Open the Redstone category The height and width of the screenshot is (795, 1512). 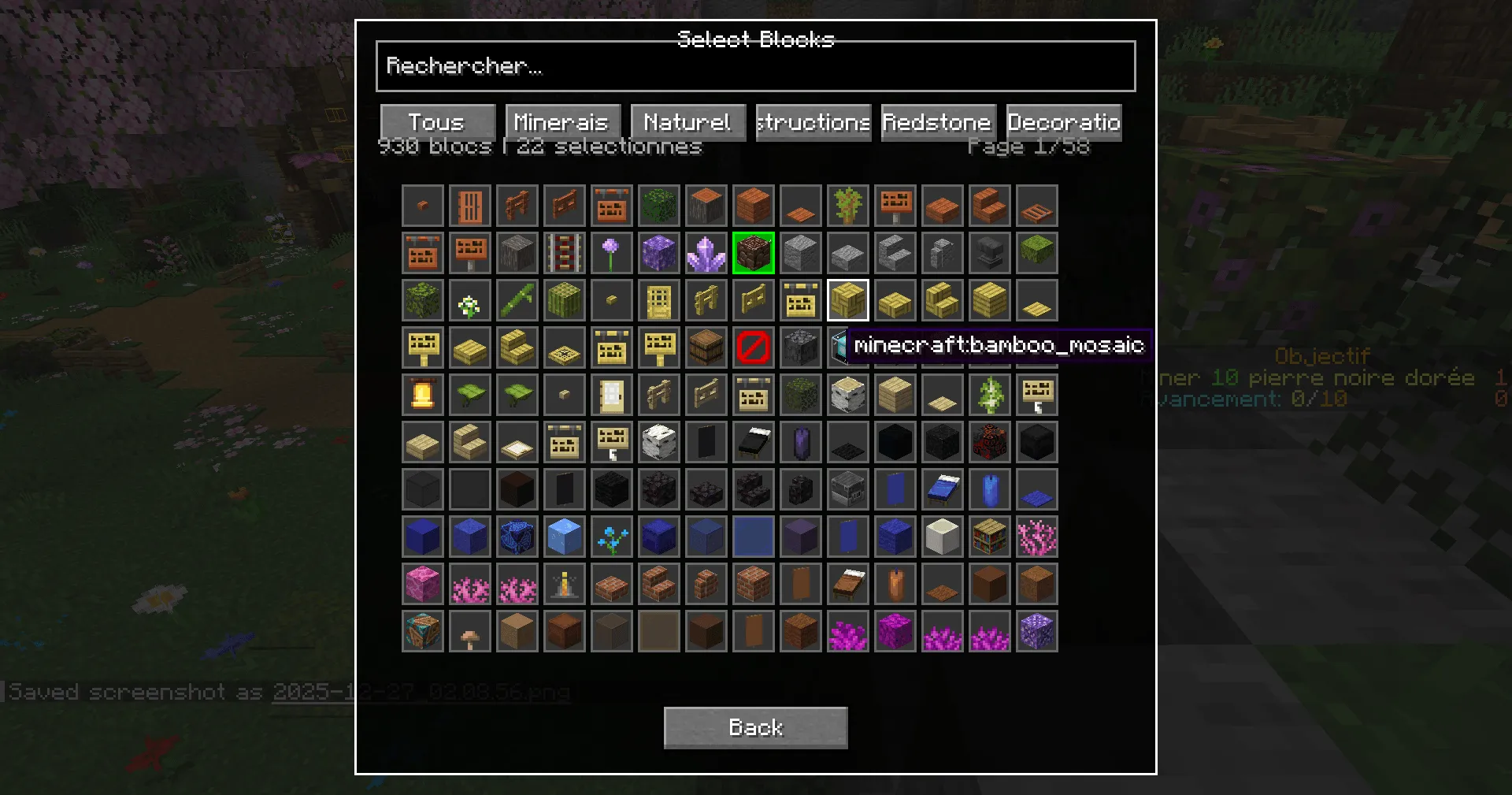936,122
